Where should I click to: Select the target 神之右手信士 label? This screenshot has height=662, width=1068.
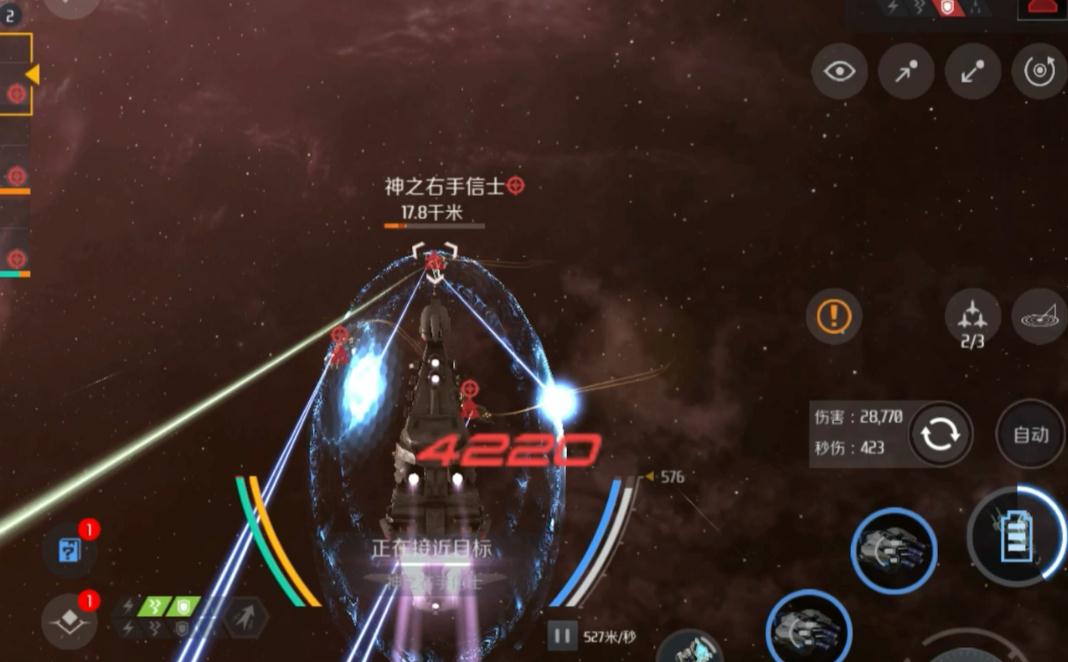point(445,186)
